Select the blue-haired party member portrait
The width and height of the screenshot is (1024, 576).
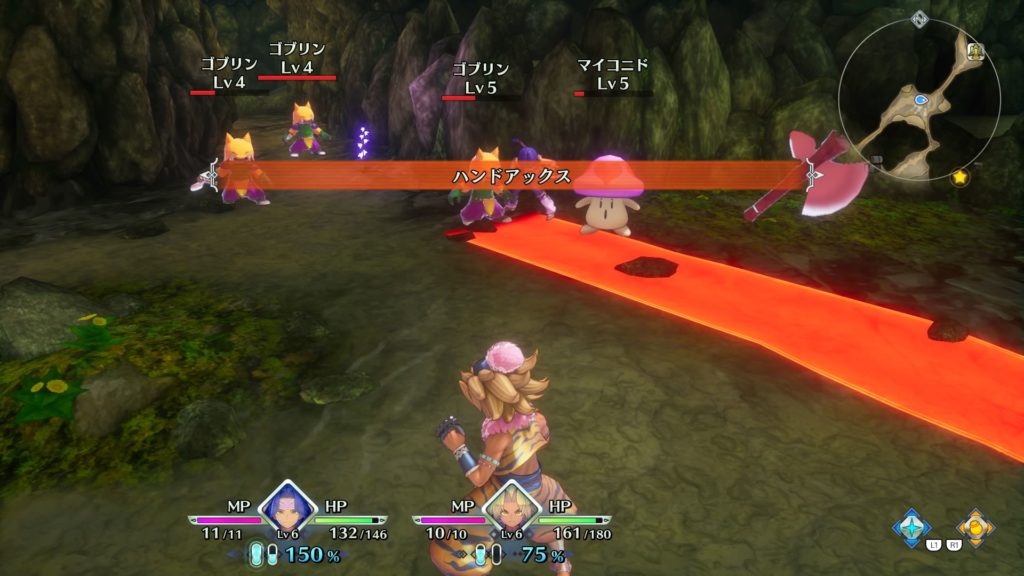(x=287, y=510)
